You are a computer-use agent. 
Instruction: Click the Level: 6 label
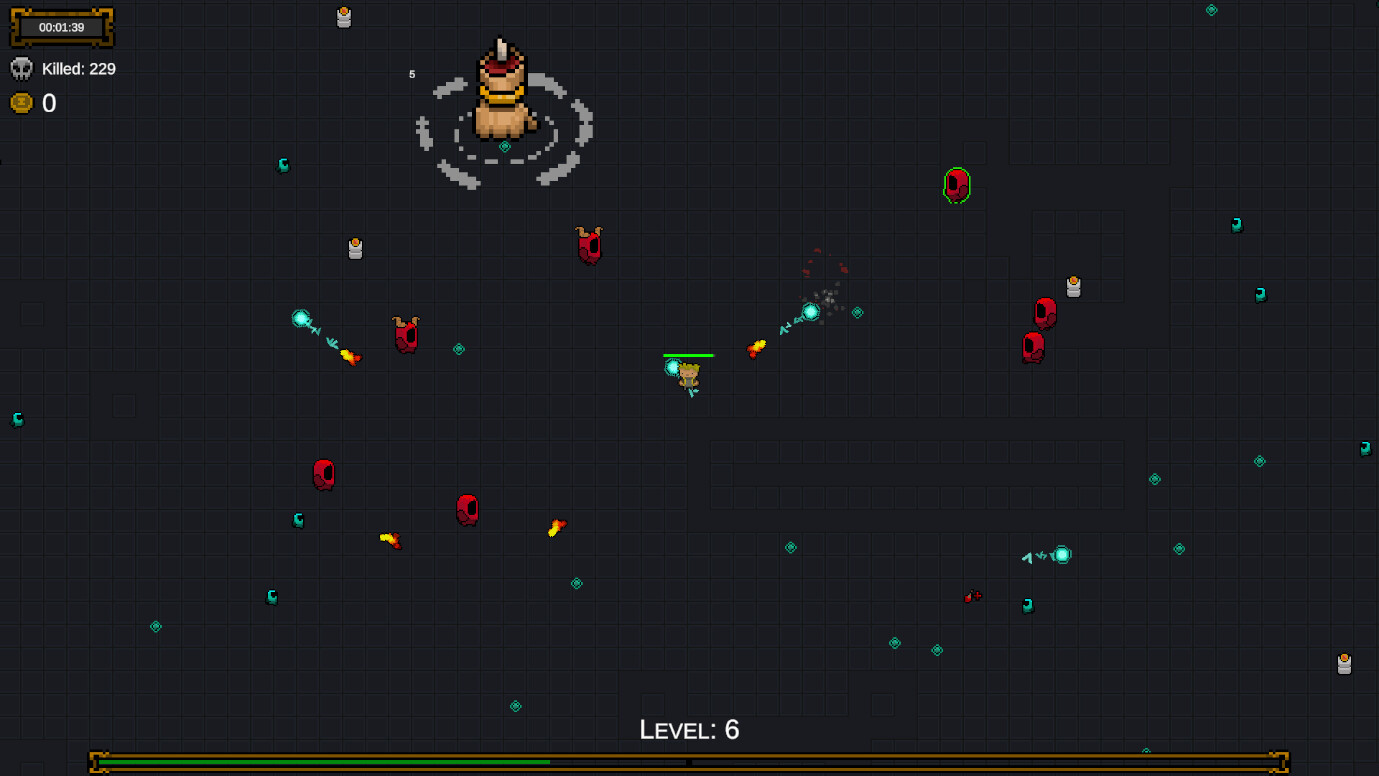pyautogui.click(x=689, y=730)
